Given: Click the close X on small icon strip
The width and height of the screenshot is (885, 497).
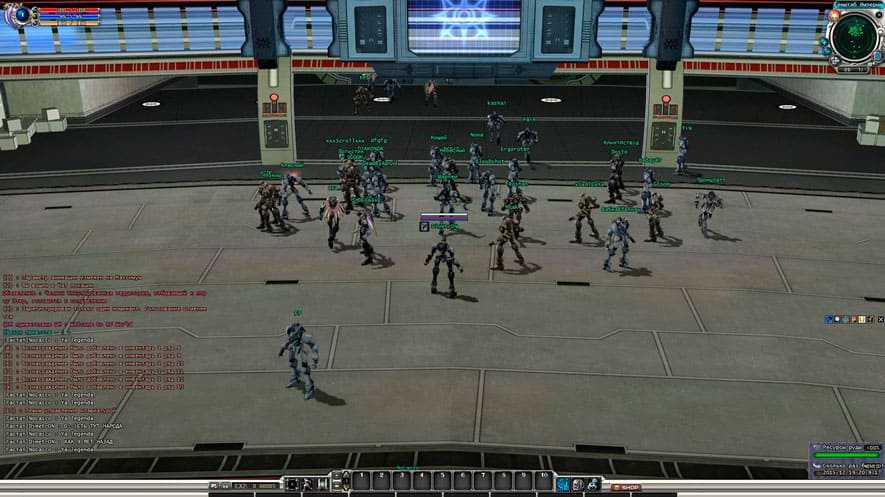Looking at the screenshot, I should coord(879,320).
